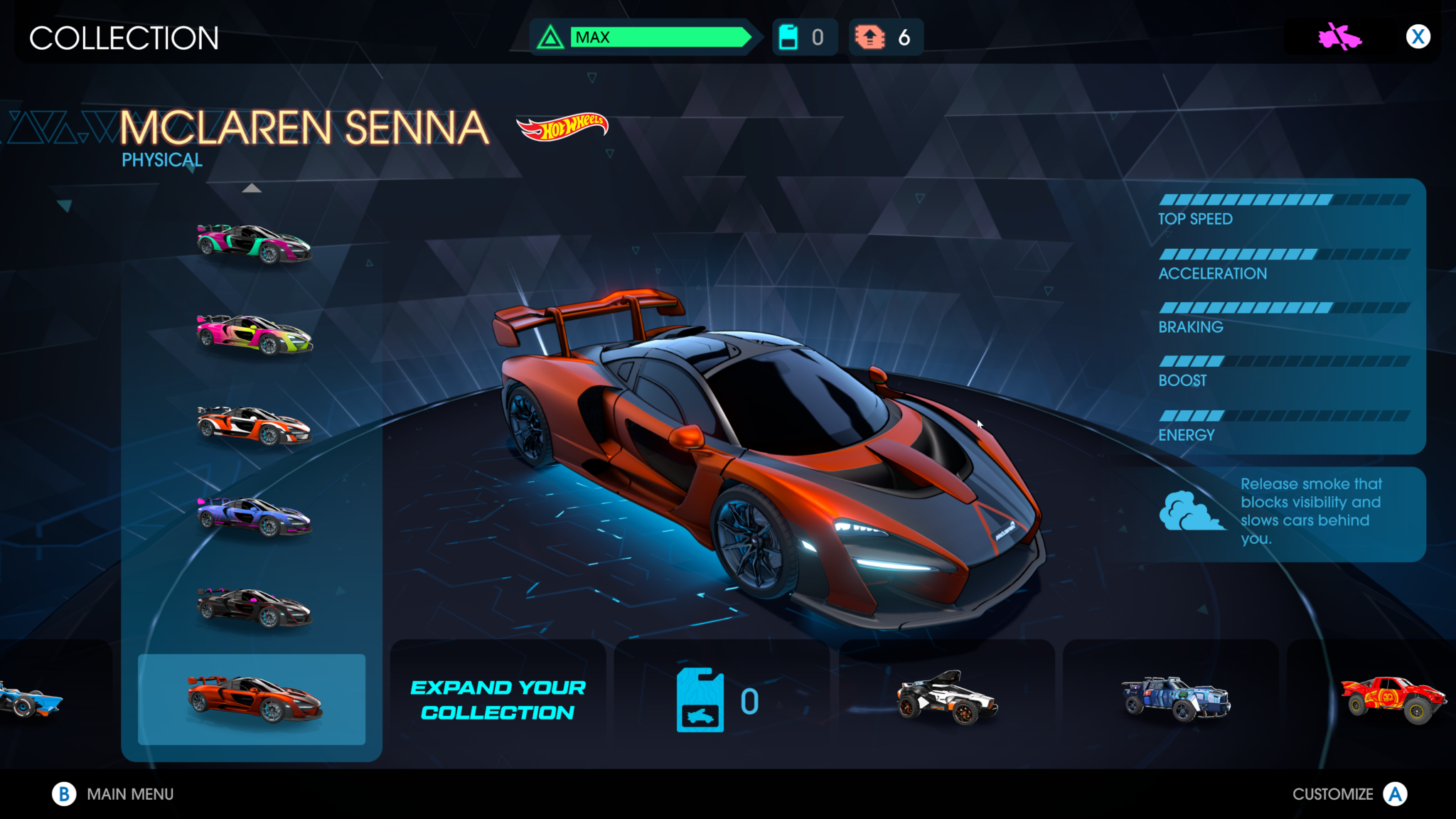
Task: Choose the black McLaren livery with pink accents
Action: (254, 607)
